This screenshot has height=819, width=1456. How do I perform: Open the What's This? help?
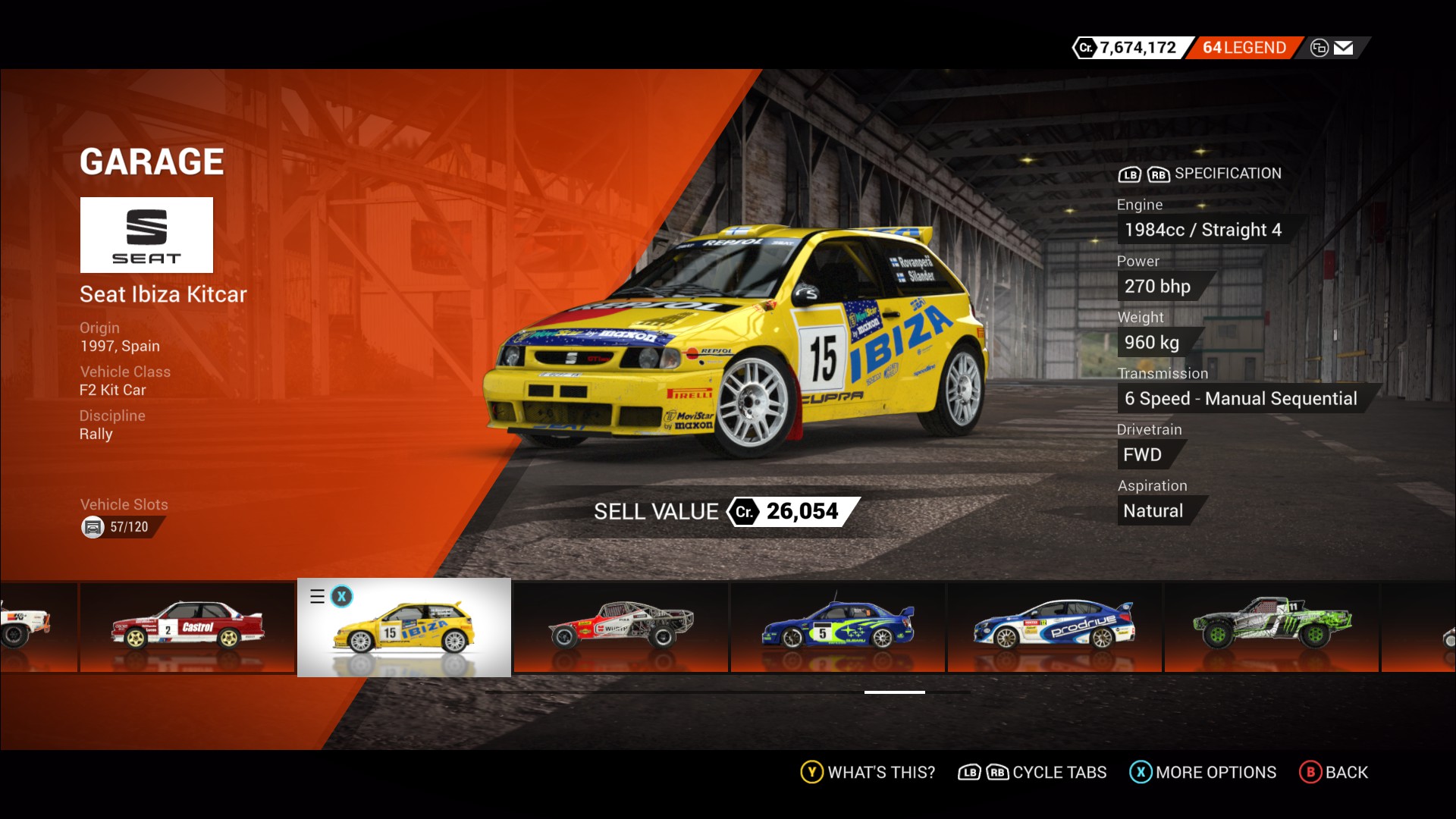click(x=868, y=772)
